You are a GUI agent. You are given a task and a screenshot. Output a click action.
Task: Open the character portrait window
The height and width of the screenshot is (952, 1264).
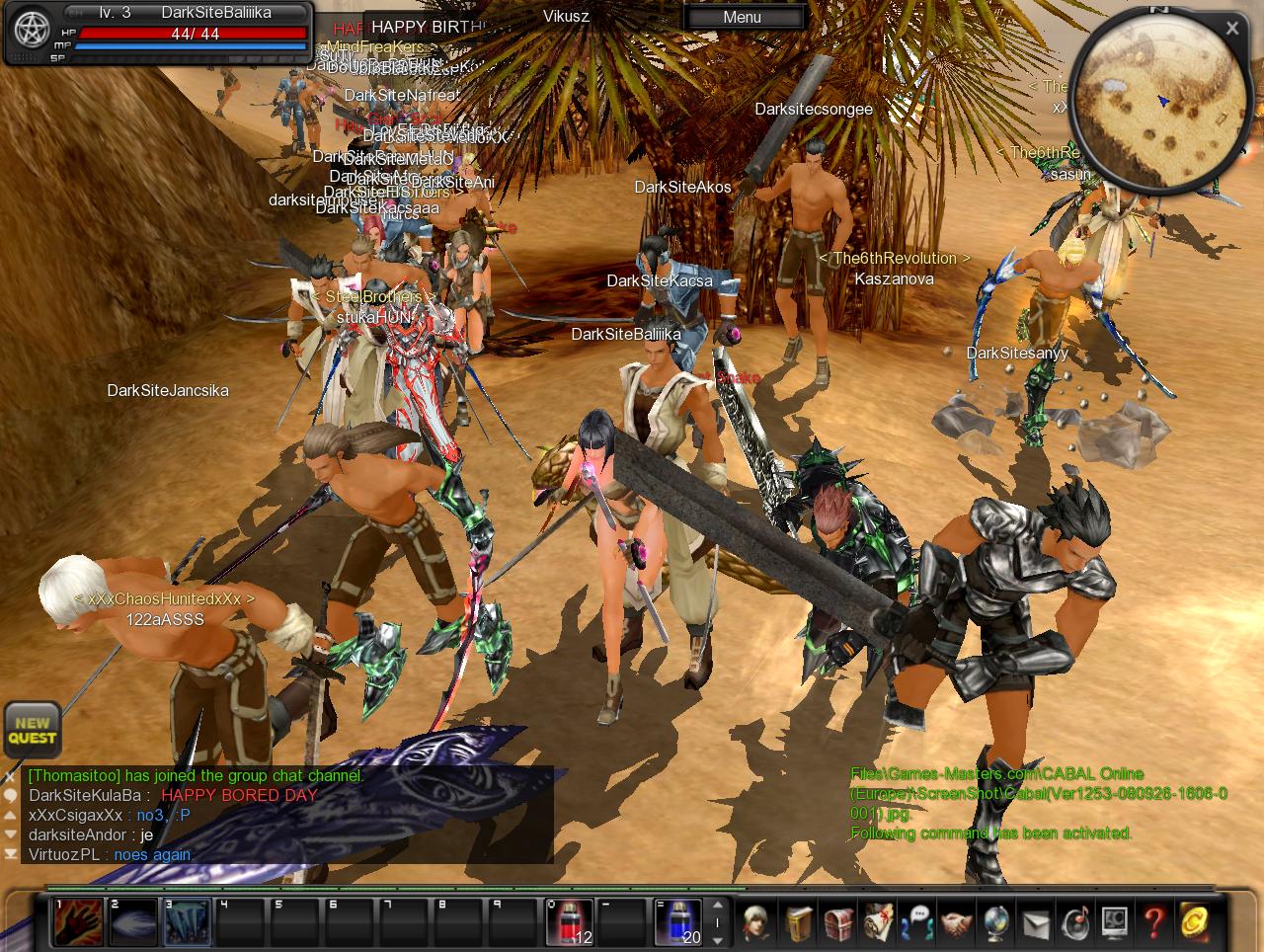(757, 922)
